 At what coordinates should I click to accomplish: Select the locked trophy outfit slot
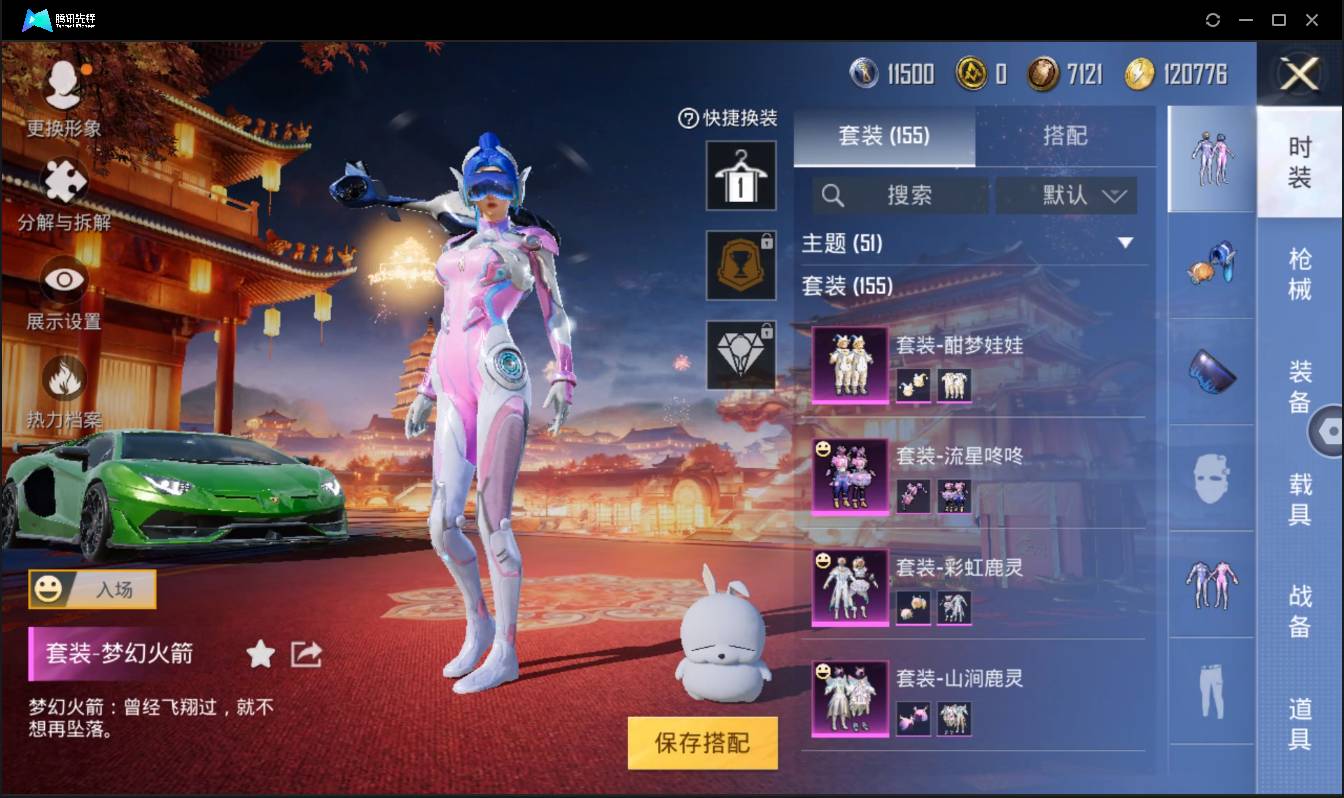(x=741, y=266)
